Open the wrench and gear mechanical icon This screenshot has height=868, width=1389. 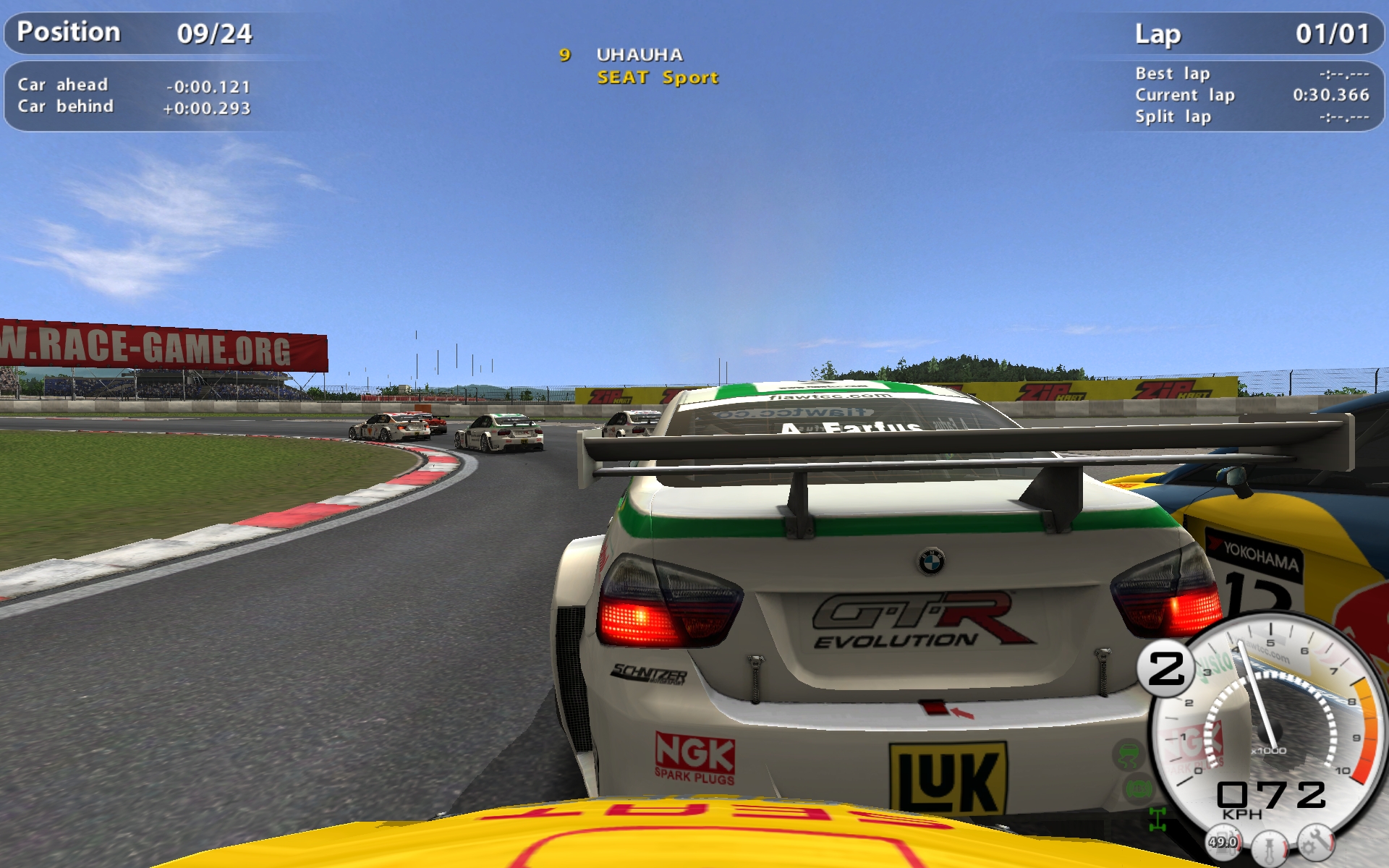pos(1316,842)
